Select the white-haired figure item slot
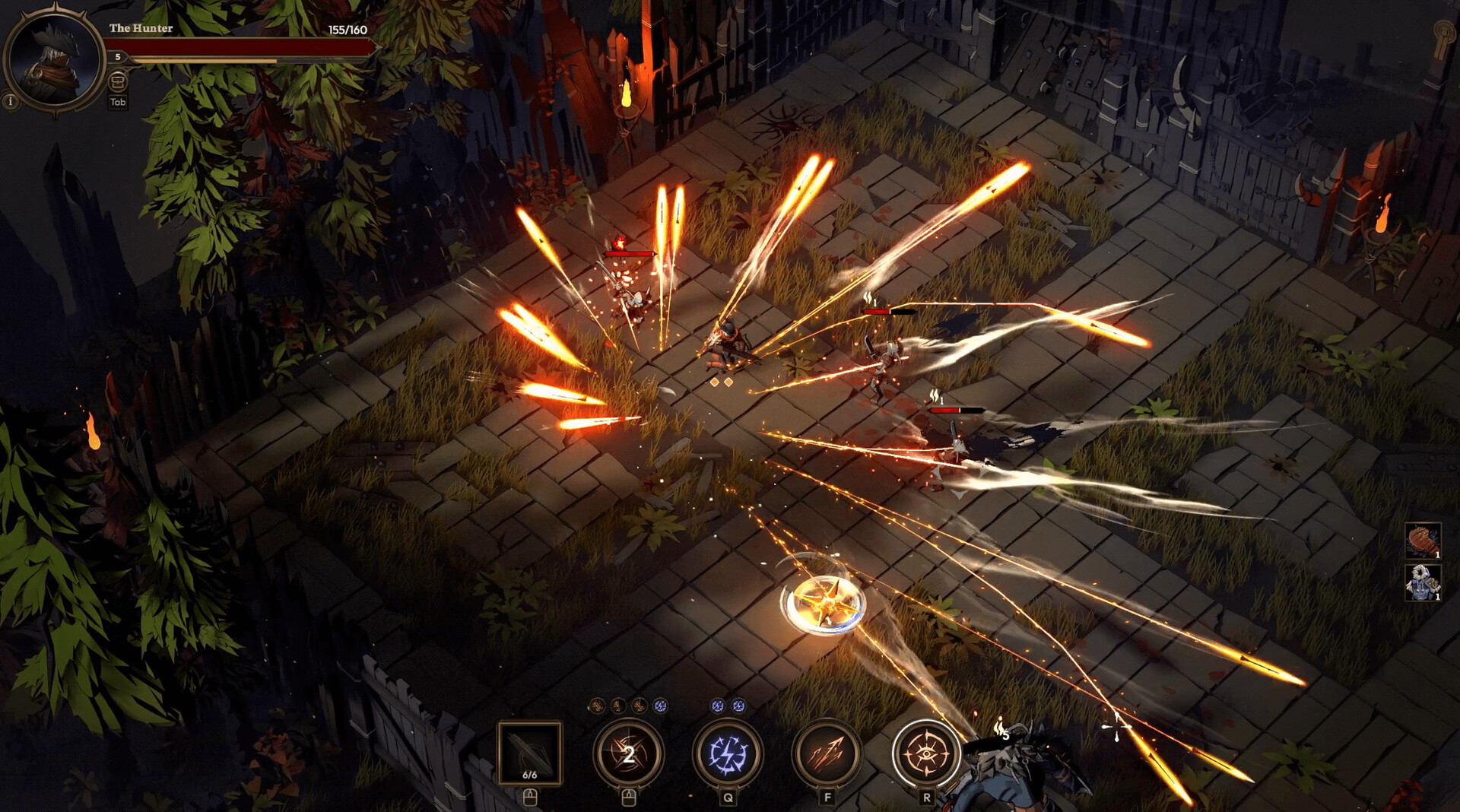This screenshot has width=1460, height=812. point(1422,583)
